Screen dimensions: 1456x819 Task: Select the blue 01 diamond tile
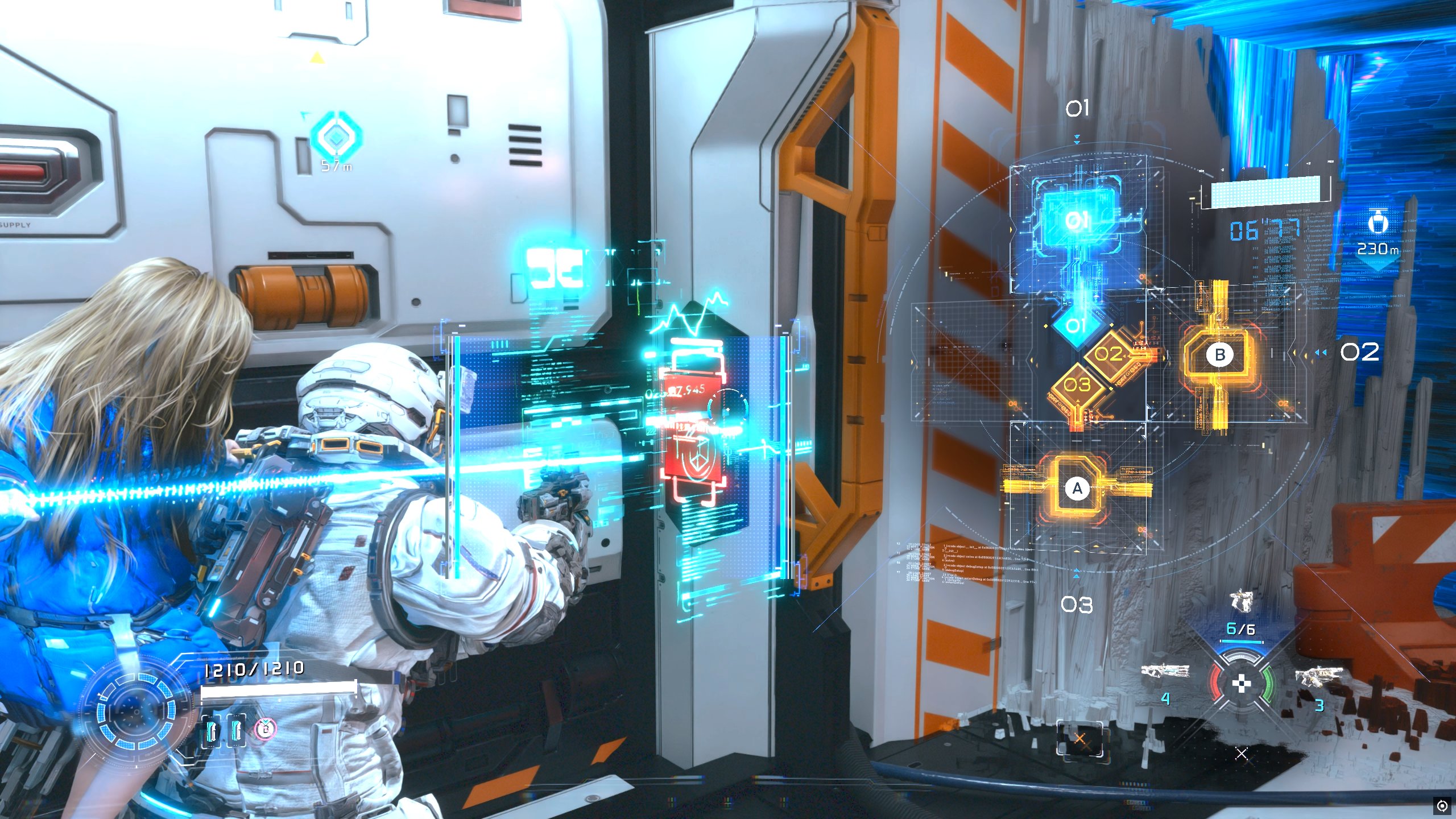[1074, 326]
